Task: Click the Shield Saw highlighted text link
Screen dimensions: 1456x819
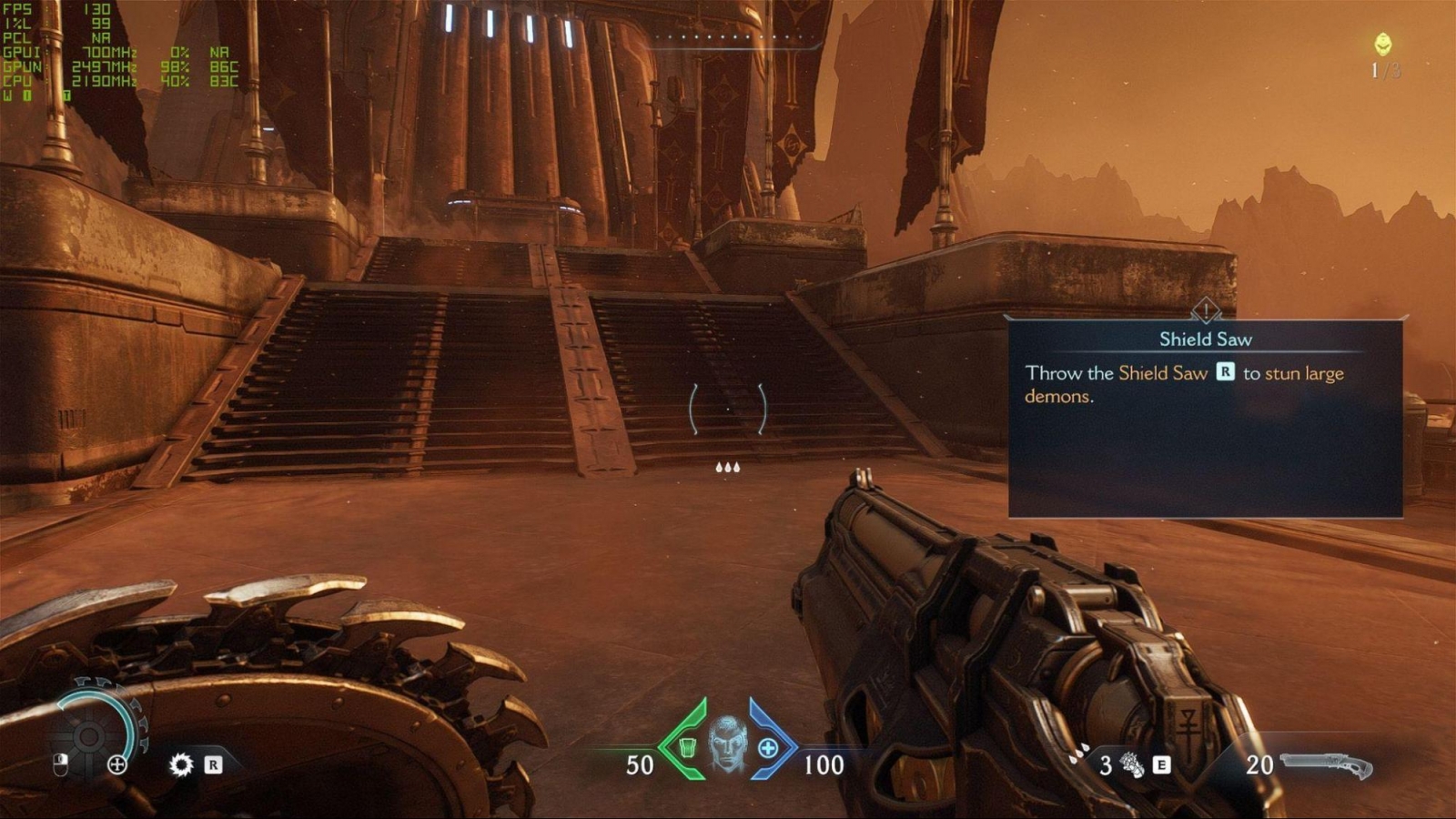Action: [1162, 373]
